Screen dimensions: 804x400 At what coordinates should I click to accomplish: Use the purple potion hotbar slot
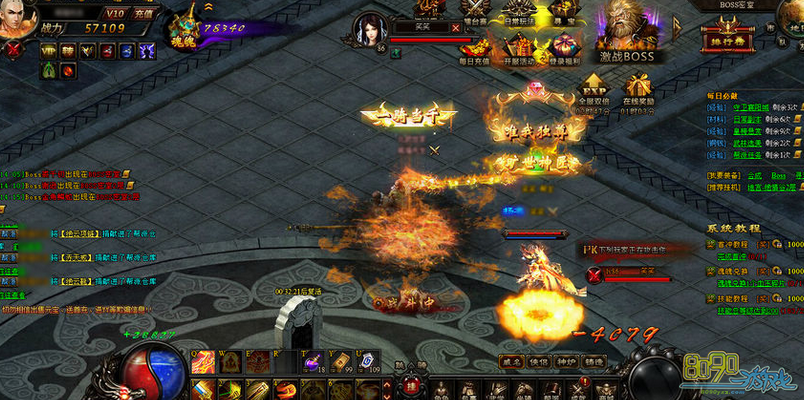[313, 361]
